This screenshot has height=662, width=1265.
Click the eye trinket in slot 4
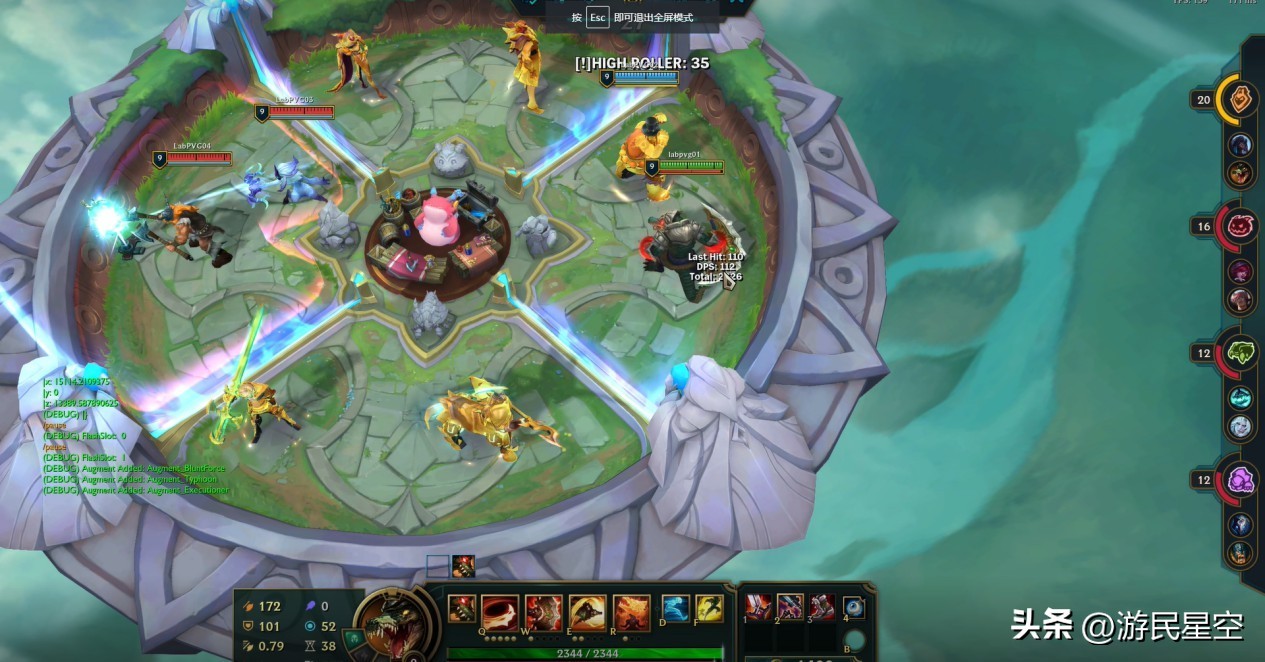click(x=854, y=606)
